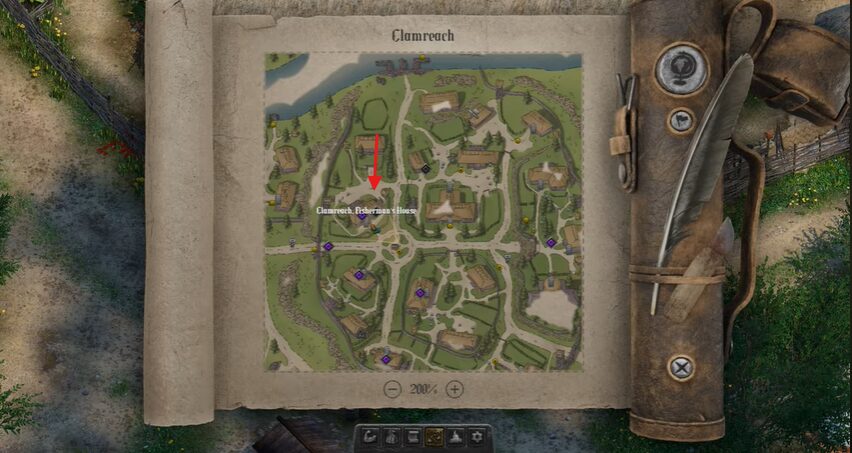Zoom in the map with the plus button
852x453 pixels.
point(455,389)
